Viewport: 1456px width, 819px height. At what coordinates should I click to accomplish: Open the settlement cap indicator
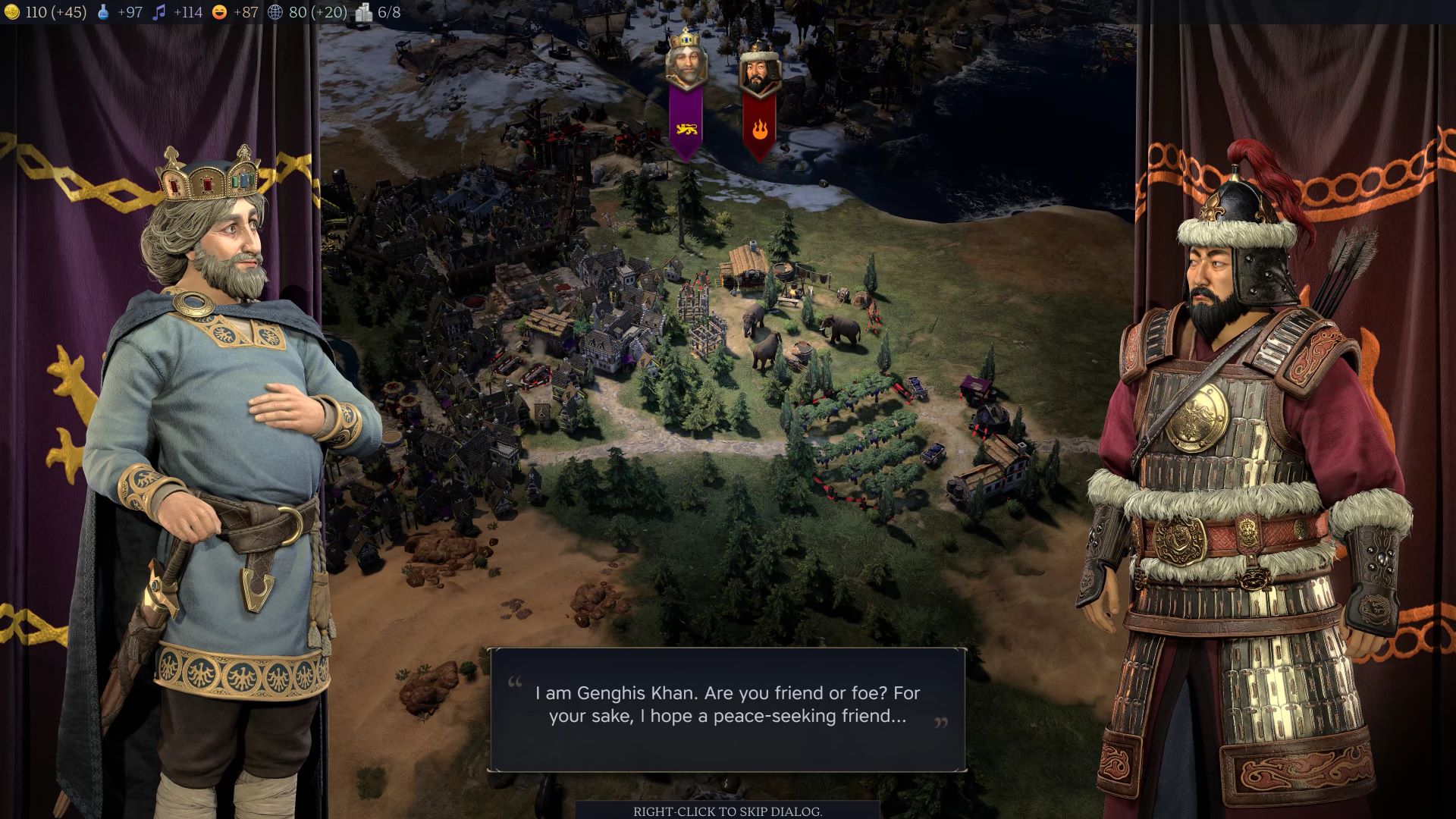pos(378,12)
